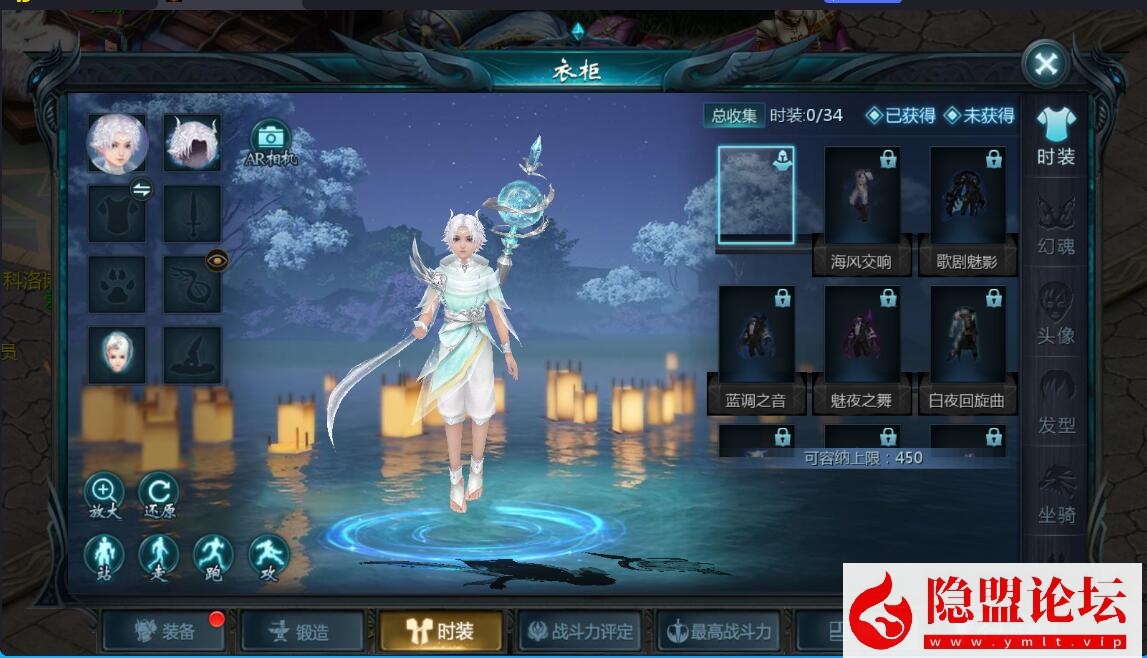
Task: Open the 装备 equipment bottom tab
Action: (x=165, y=631)
